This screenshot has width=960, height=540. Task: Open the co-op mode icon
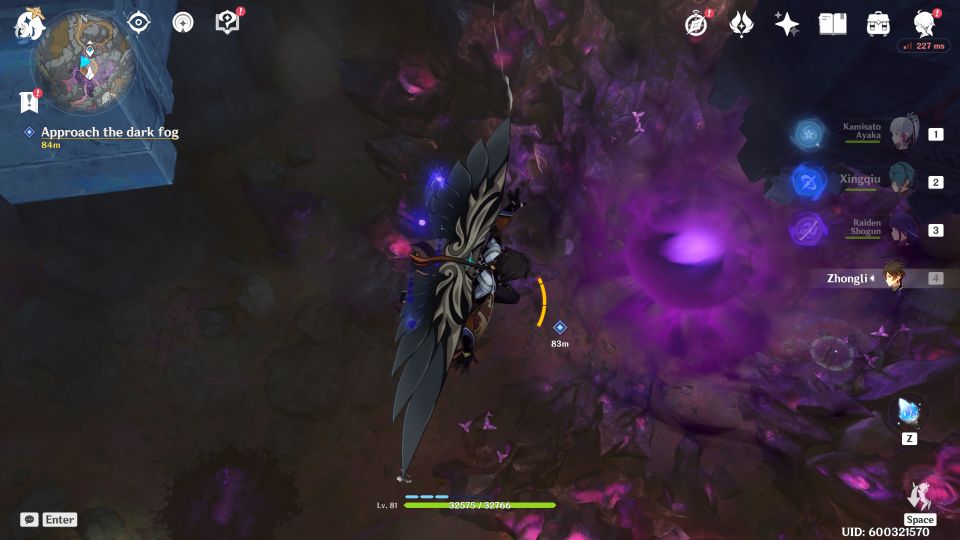pos(183,22)
